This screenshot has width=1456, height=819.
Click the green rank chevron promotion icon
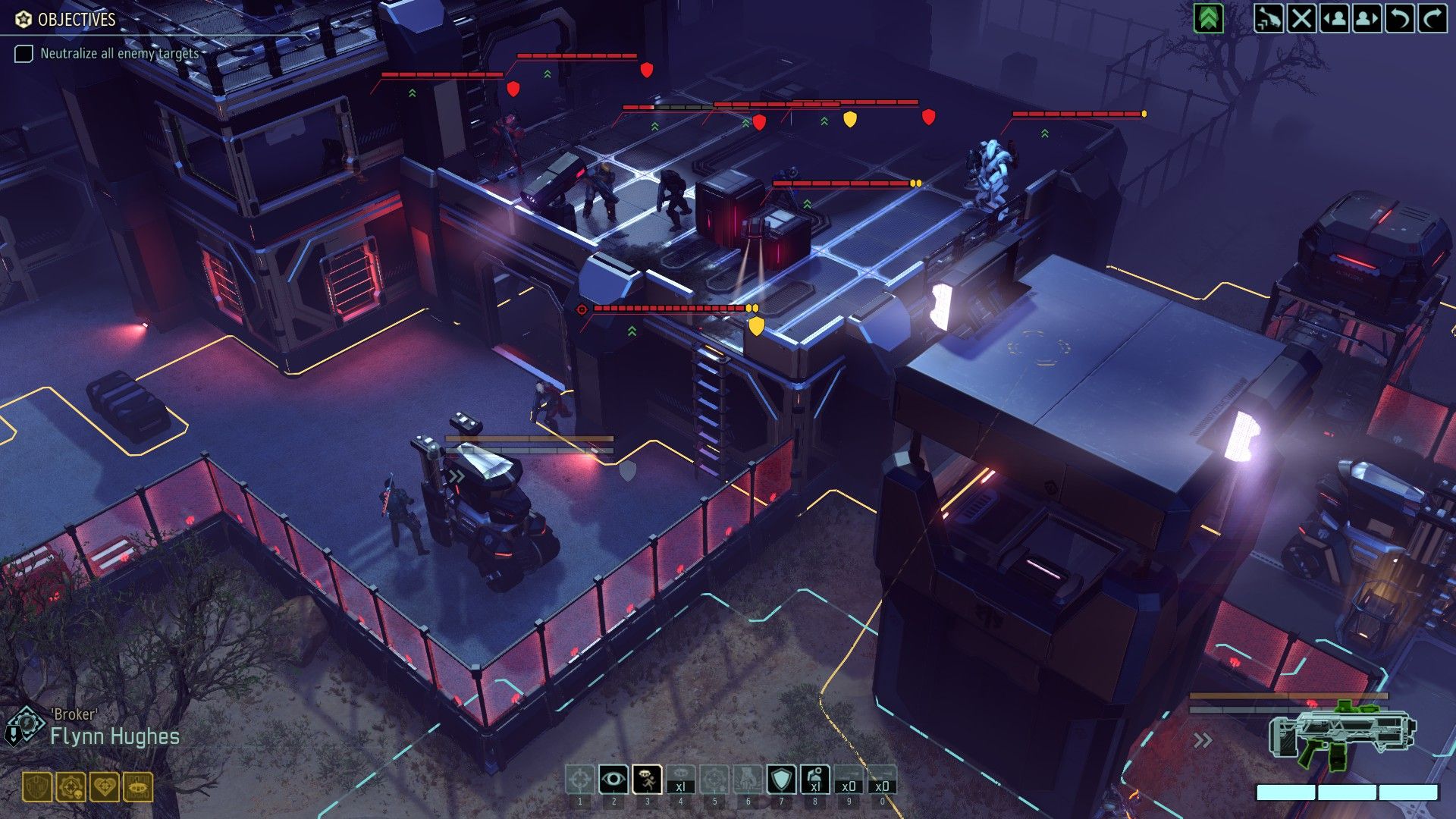coord(1209,18)
